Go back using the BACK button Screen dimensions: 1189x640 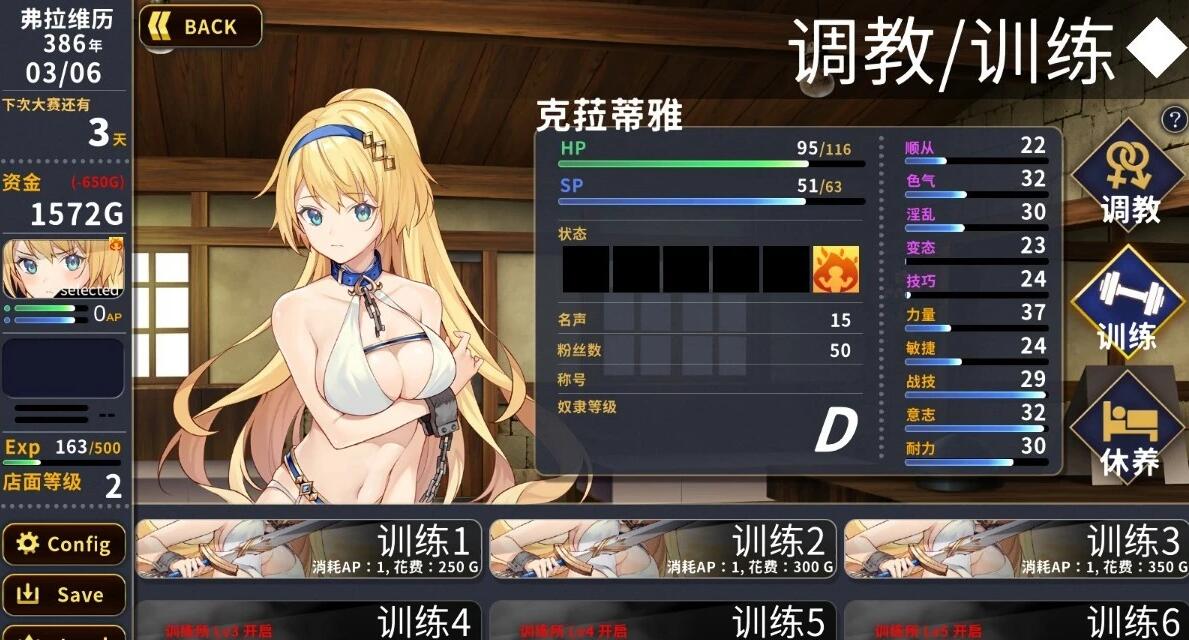tap(201, 27)
